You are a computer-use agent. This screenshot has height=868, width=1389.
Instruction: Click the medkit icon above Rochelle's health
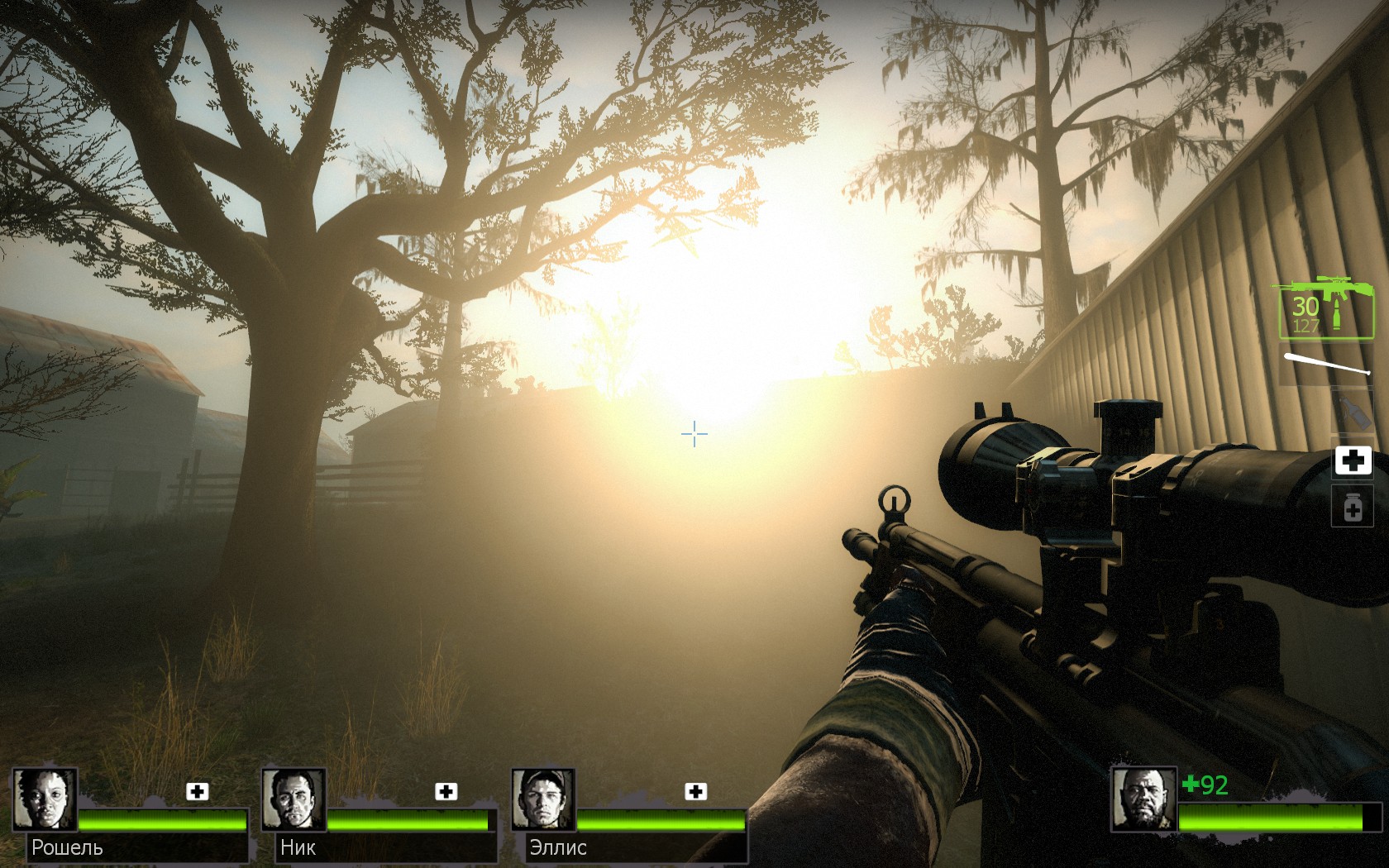(x=198, y=791)
